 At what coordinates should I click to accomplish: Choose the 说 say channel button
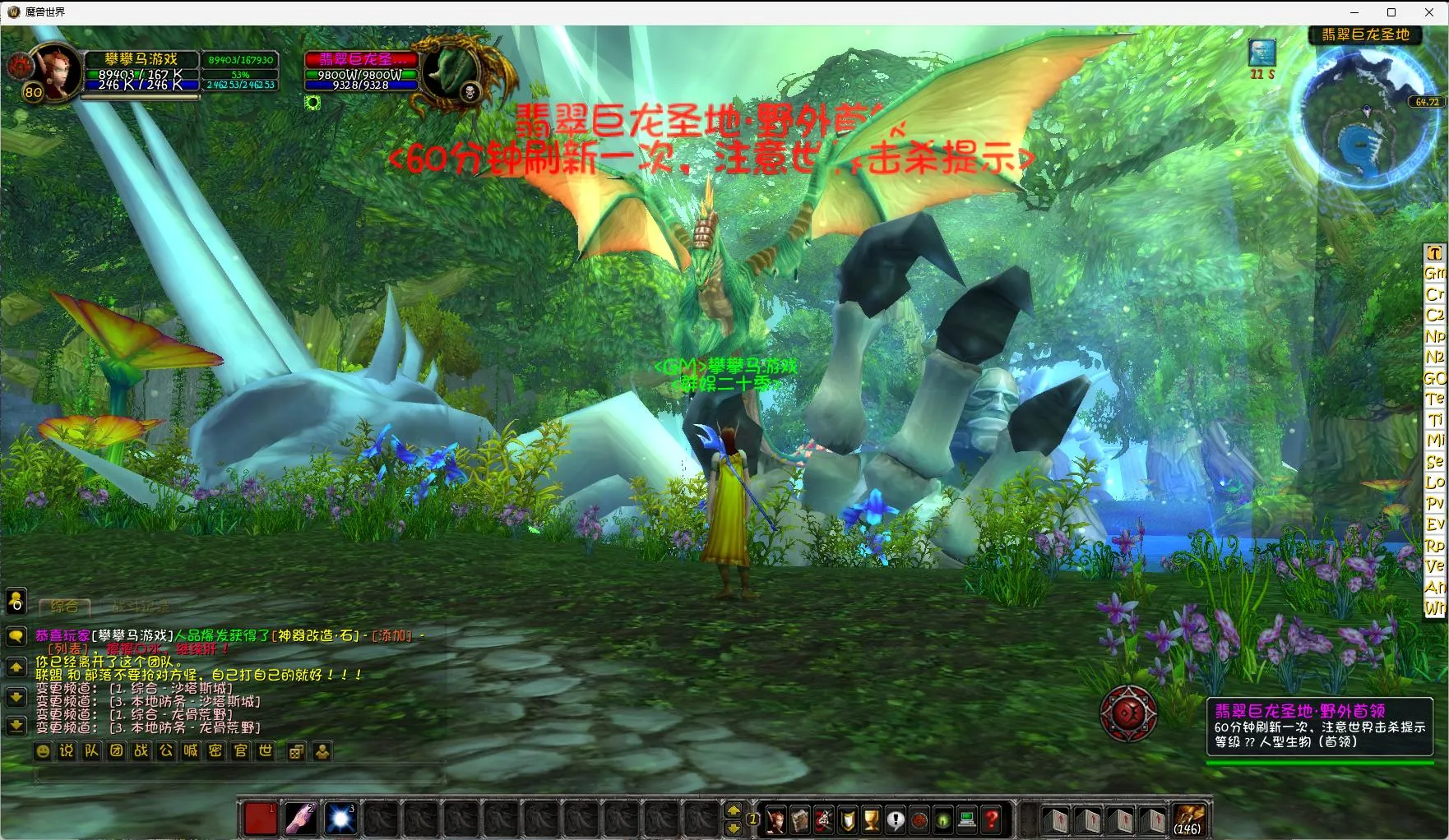[x=67, y=750]
